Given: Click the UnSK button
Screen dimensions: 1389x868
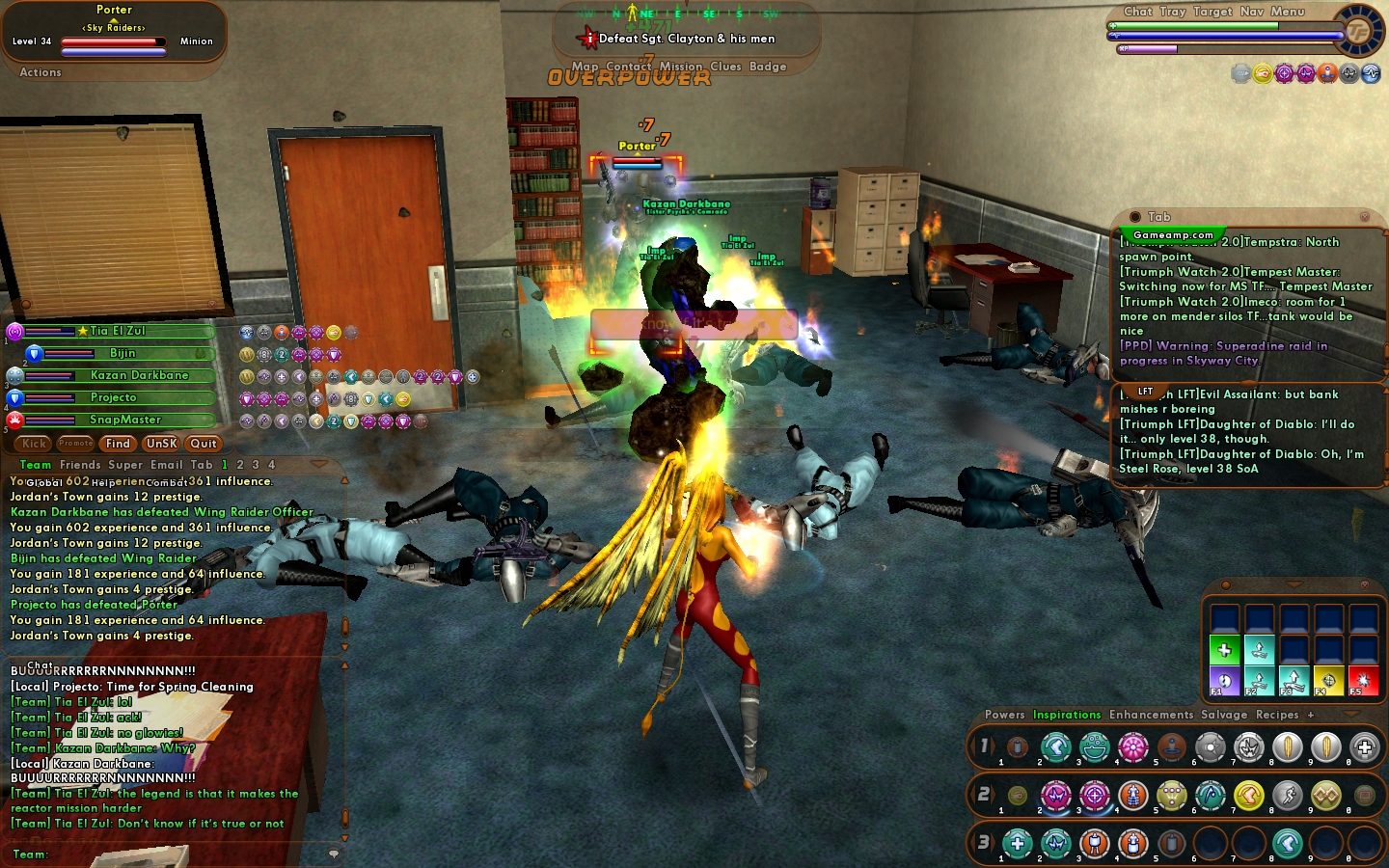Looking at the screenshot, I should tap(161, 444).
